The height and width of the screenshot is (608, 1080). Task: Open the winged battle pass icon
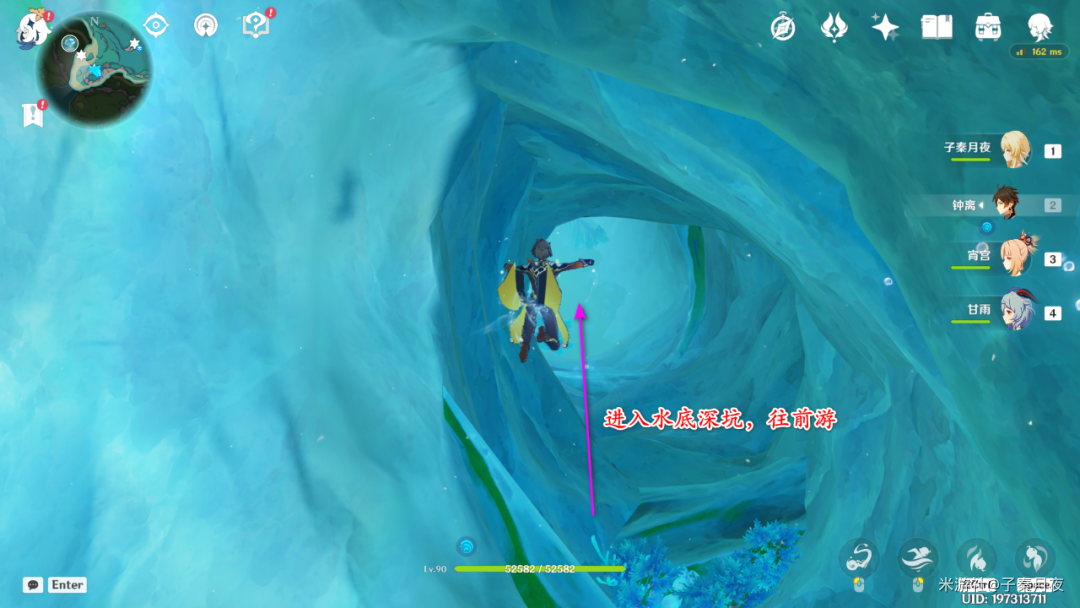[x=834, y=27]
